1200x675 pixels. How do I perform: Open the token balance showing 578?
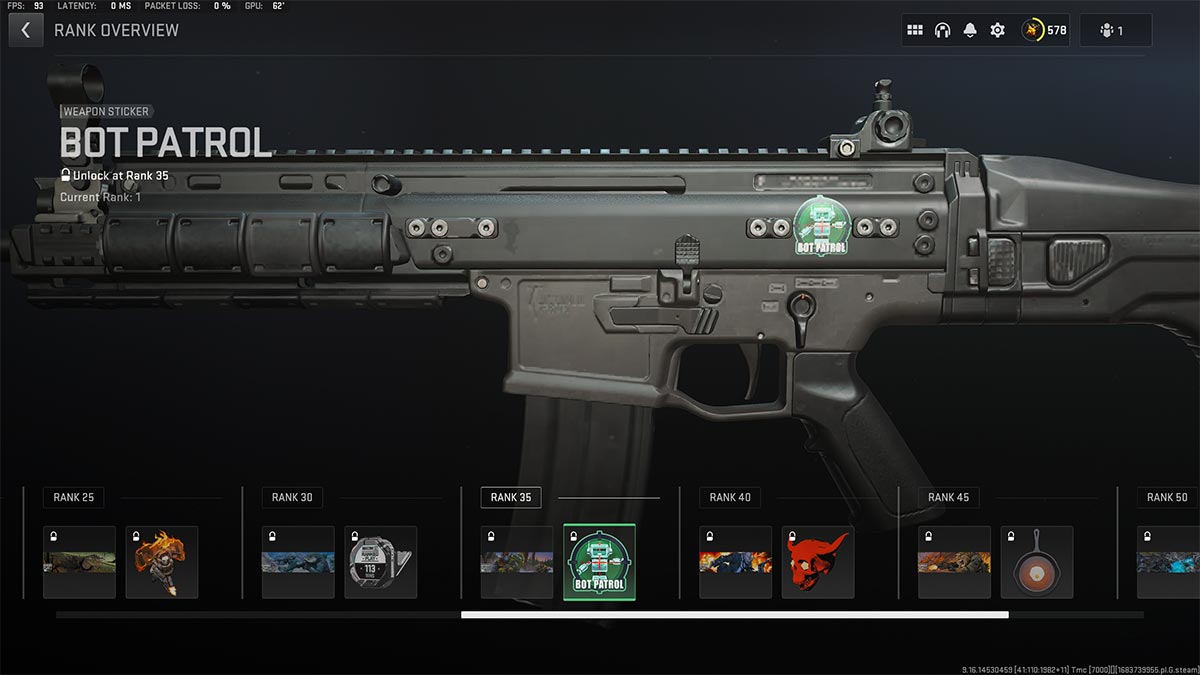pyautogui.click(x=1044, y=30)
